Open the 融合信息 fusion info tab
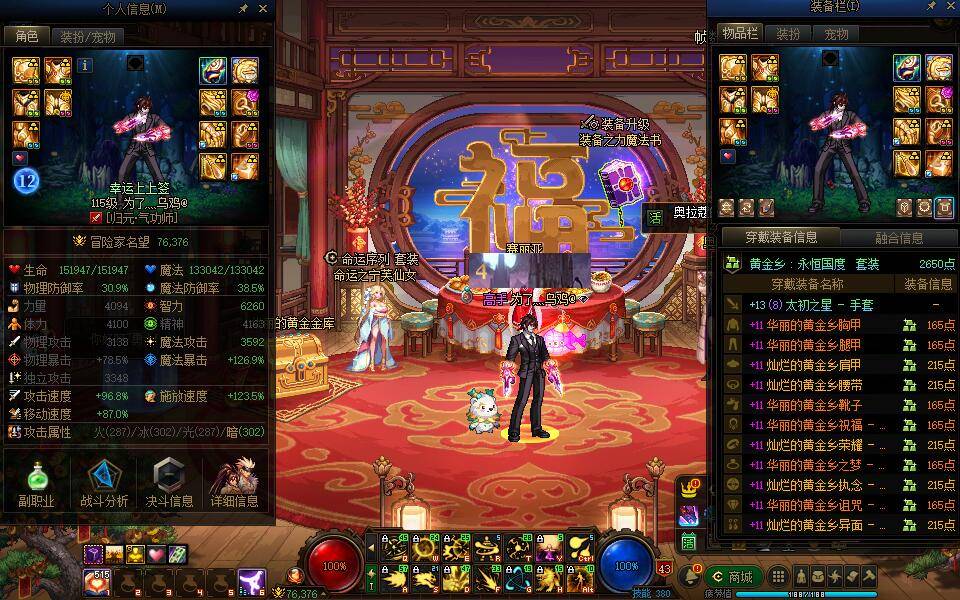This screenshot has width=960, height=600. click(898, 238)
